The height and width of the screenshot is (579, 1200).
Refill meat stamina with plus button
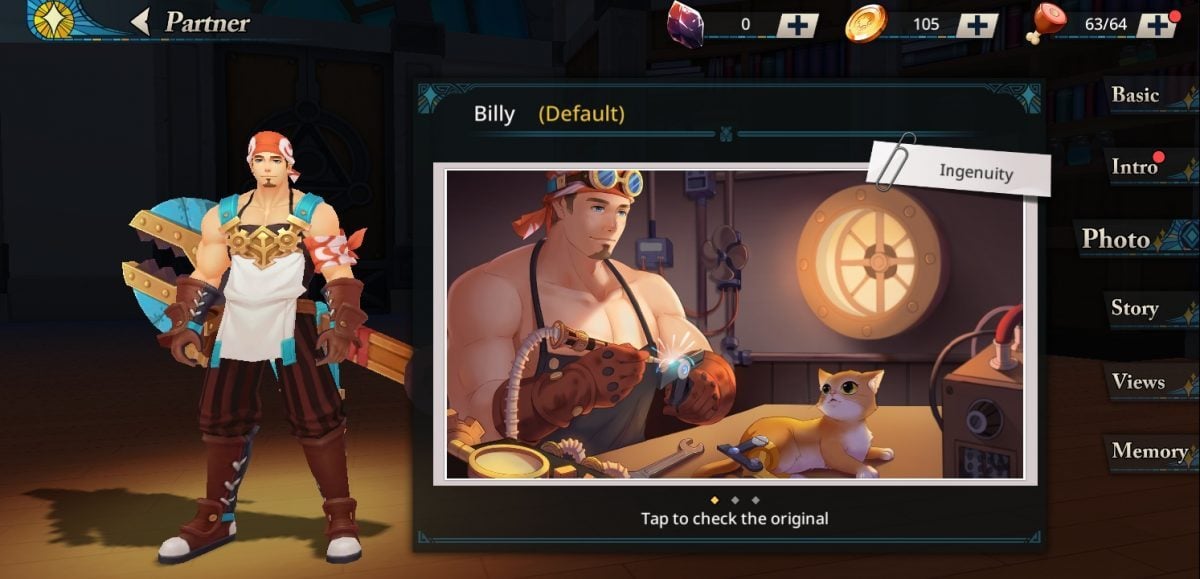click(1157, 25)
